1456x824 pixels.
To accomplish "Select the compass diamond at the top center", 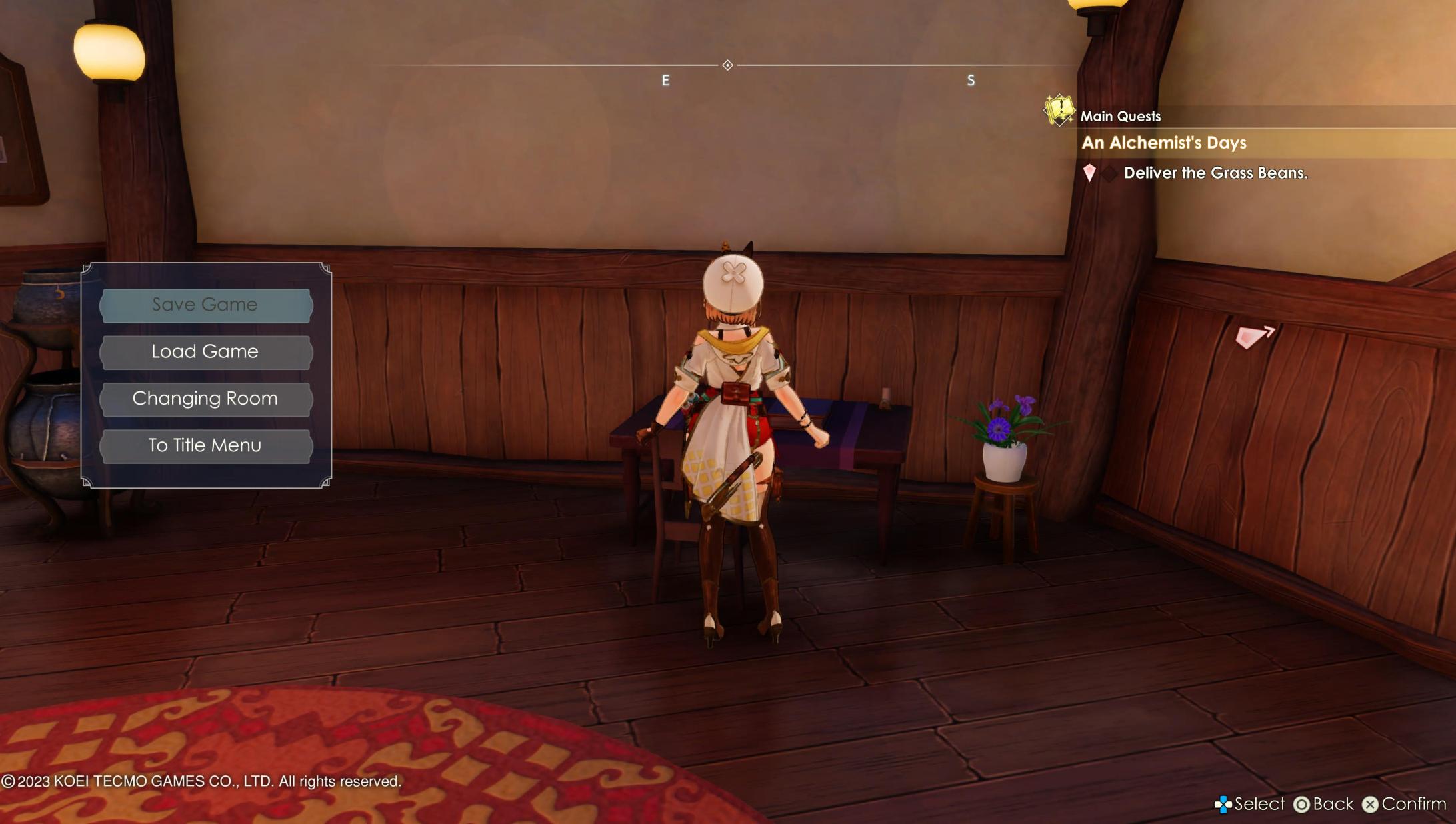I will pos(728,65).
